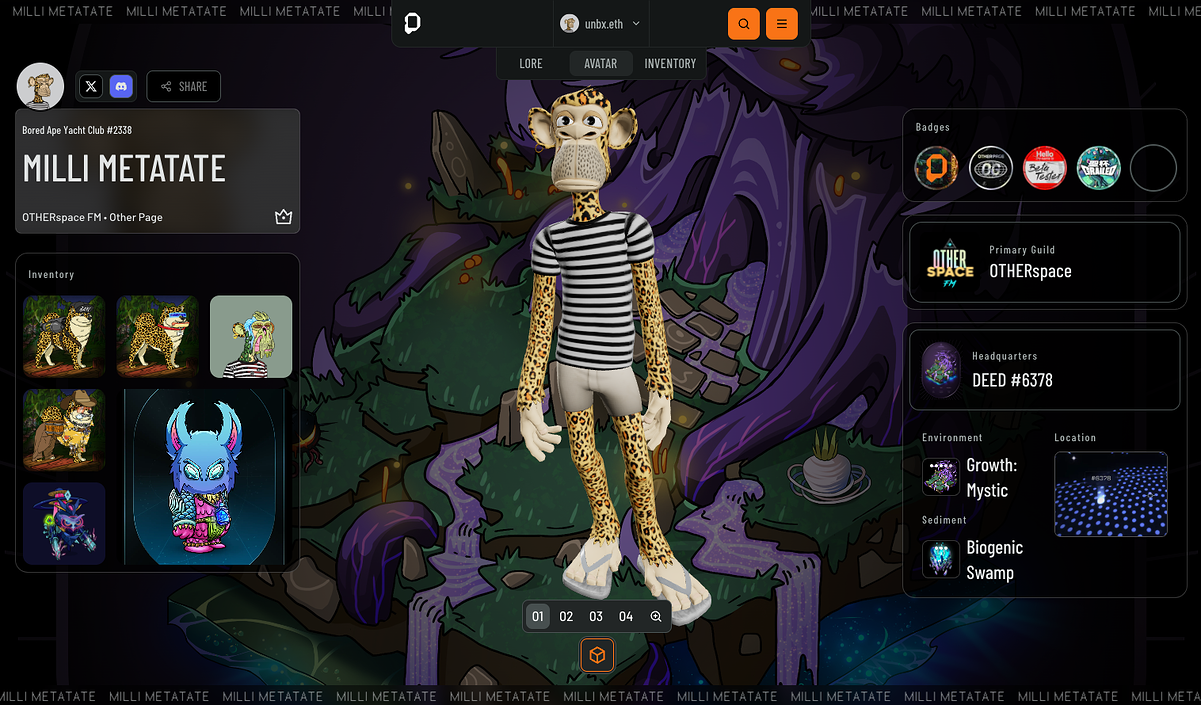Toggle the orange 3D cube button
This screenshot has height=705, width=1201.
[597, 655]
